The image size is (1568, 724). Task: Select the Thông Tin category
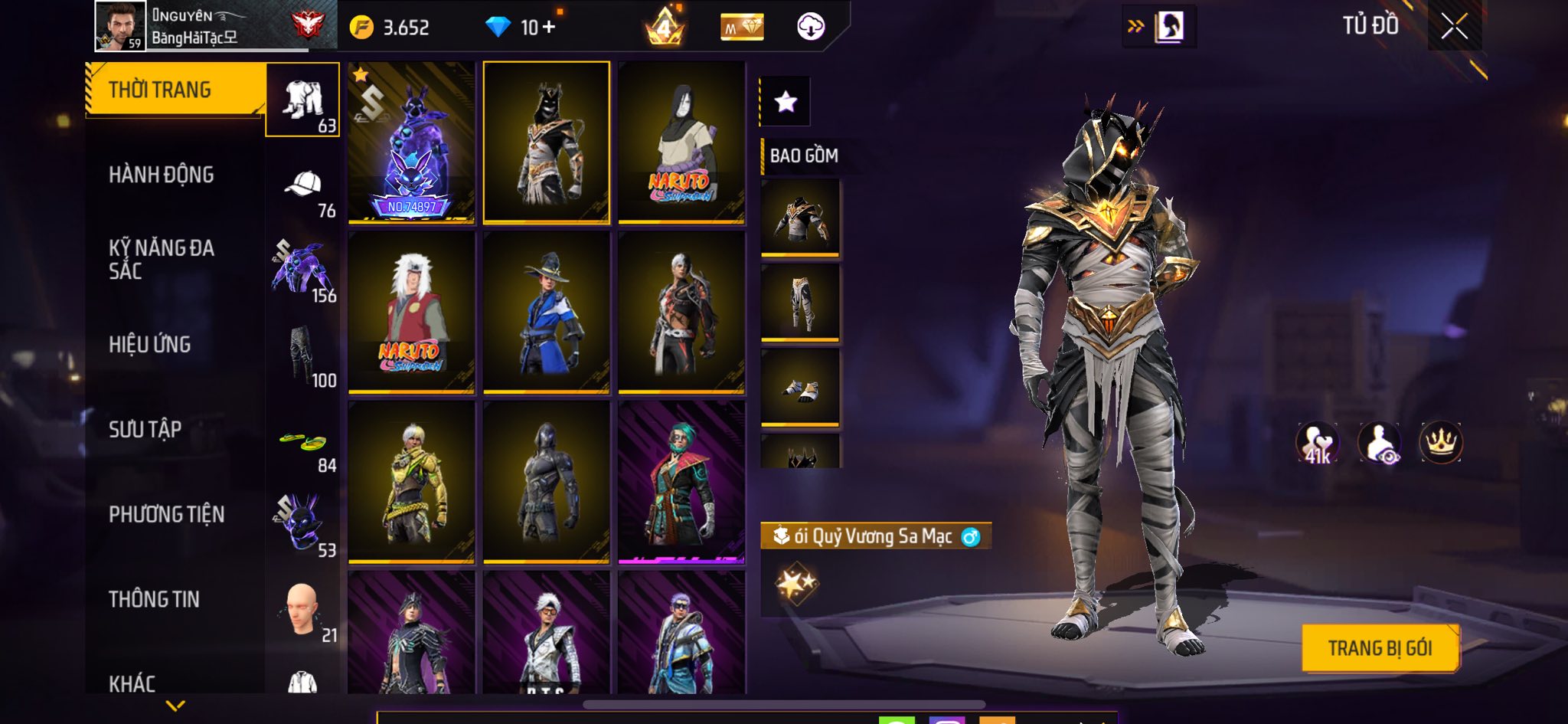point(154,599)
